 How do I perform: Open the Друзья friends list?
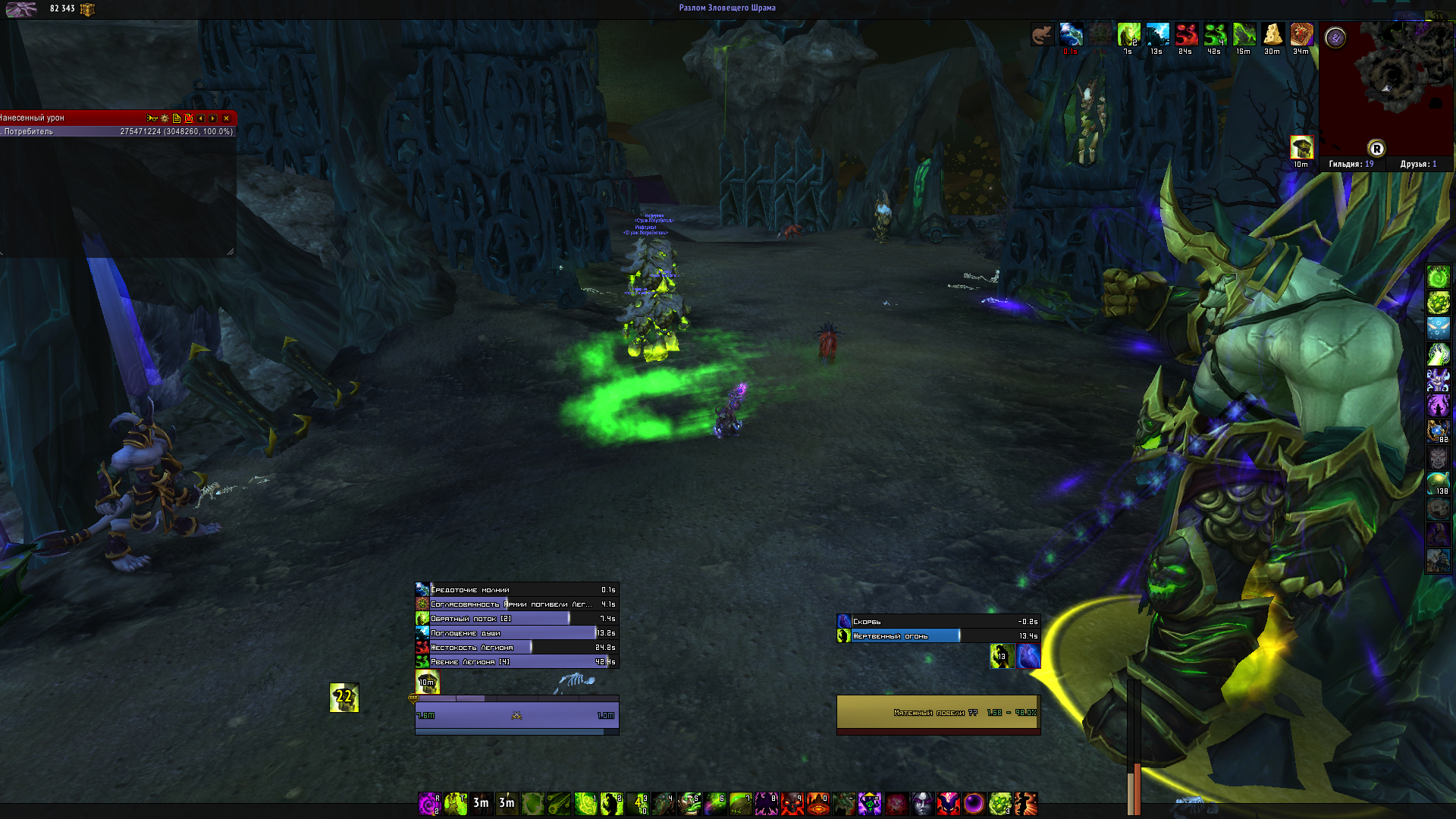coord(1418,164)
